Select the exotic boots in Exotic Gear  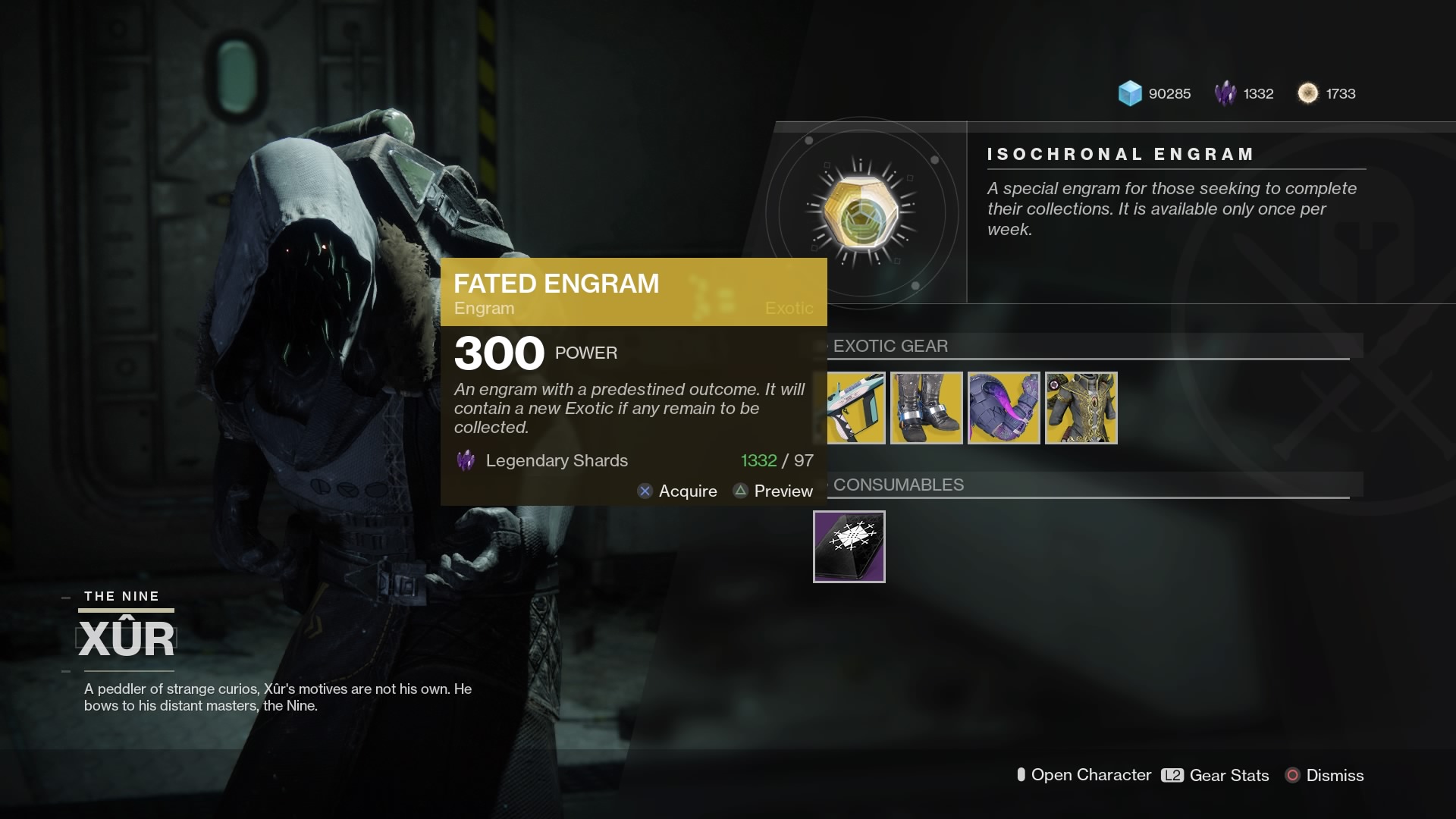[926, 407]
